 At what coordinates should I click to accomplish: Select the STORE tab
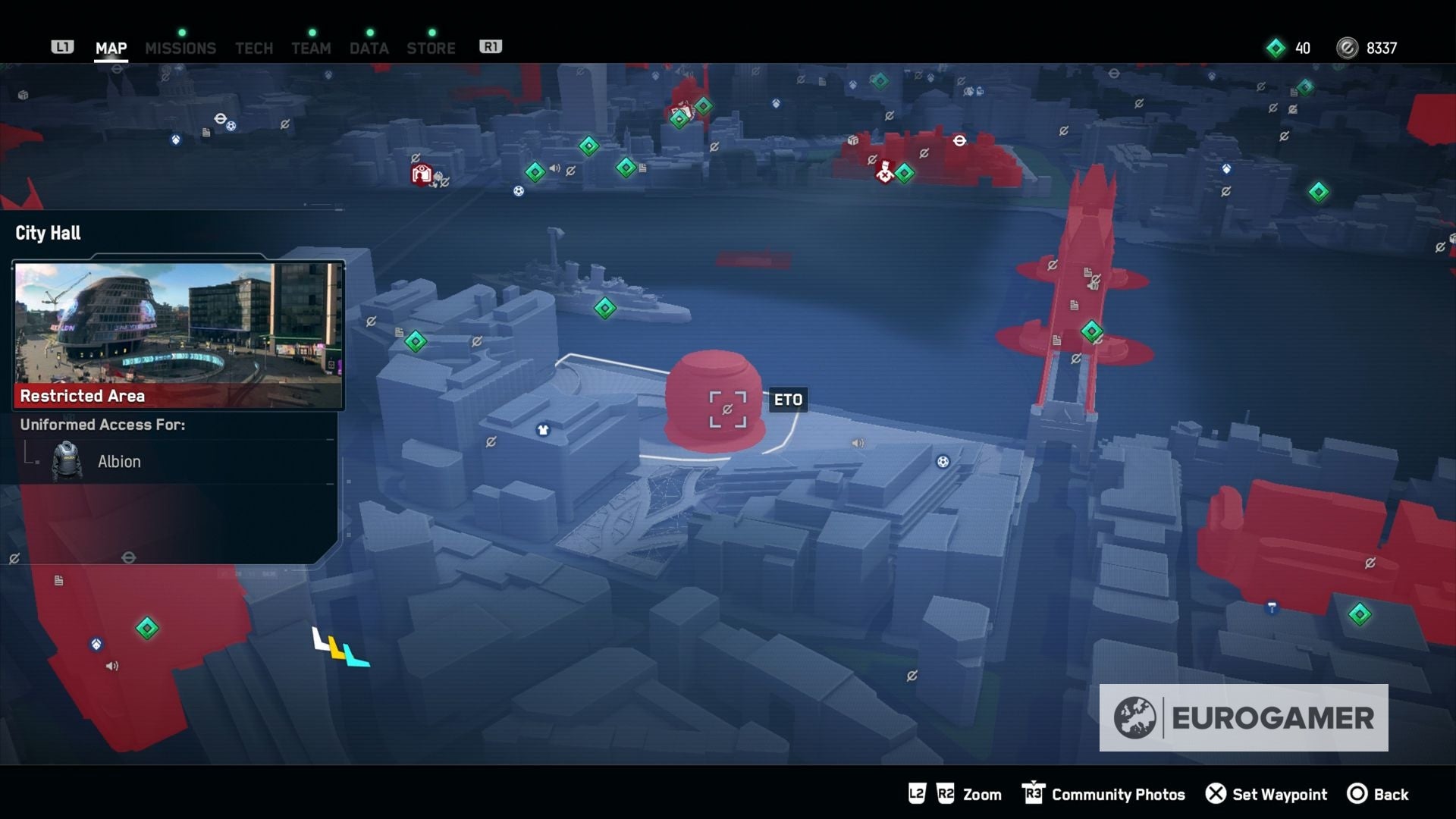pyautogui.click(x=431, y=48)
